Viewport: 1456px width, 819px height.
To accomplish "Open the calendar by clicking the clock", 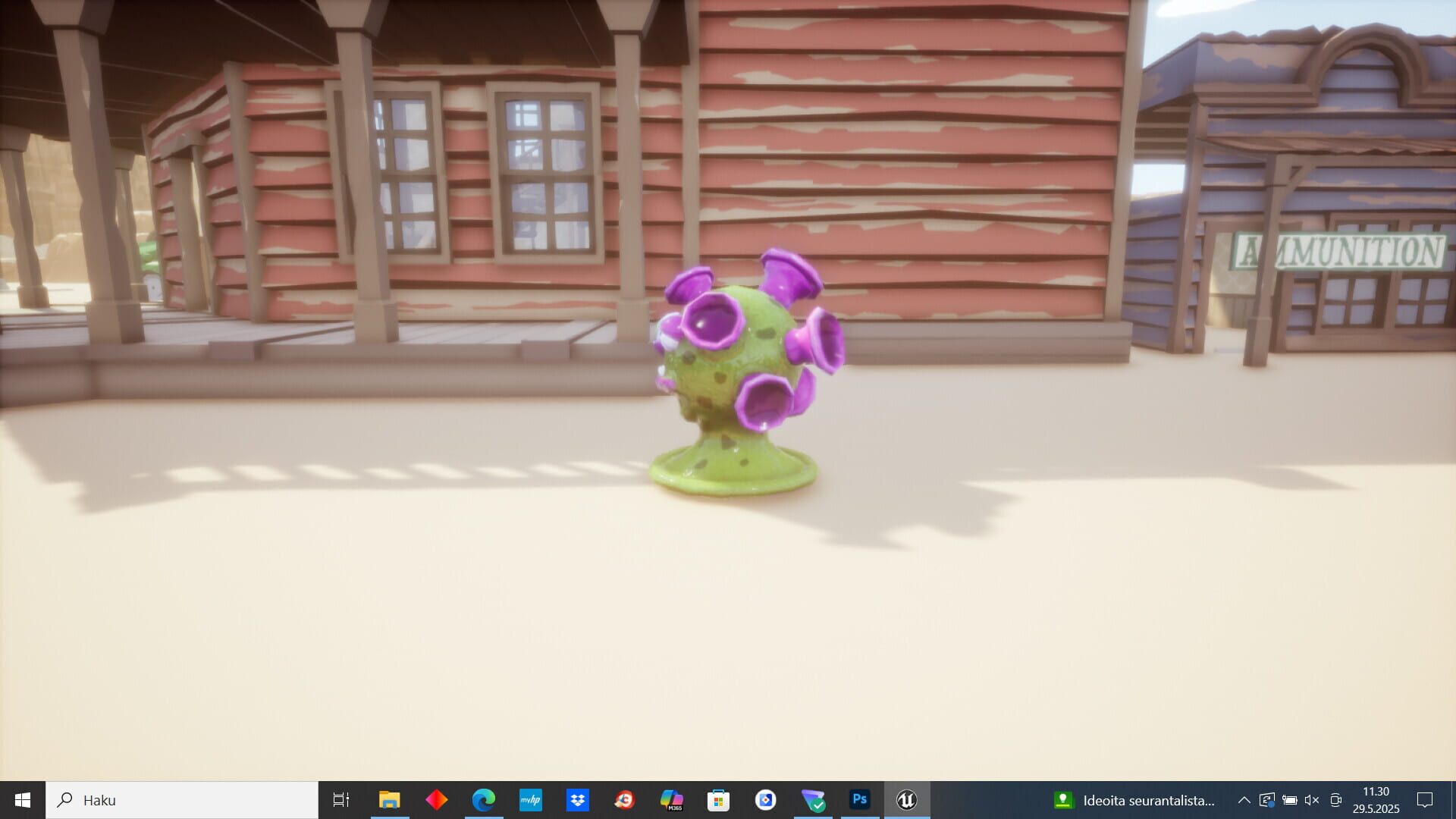I will click(1376, 799).
